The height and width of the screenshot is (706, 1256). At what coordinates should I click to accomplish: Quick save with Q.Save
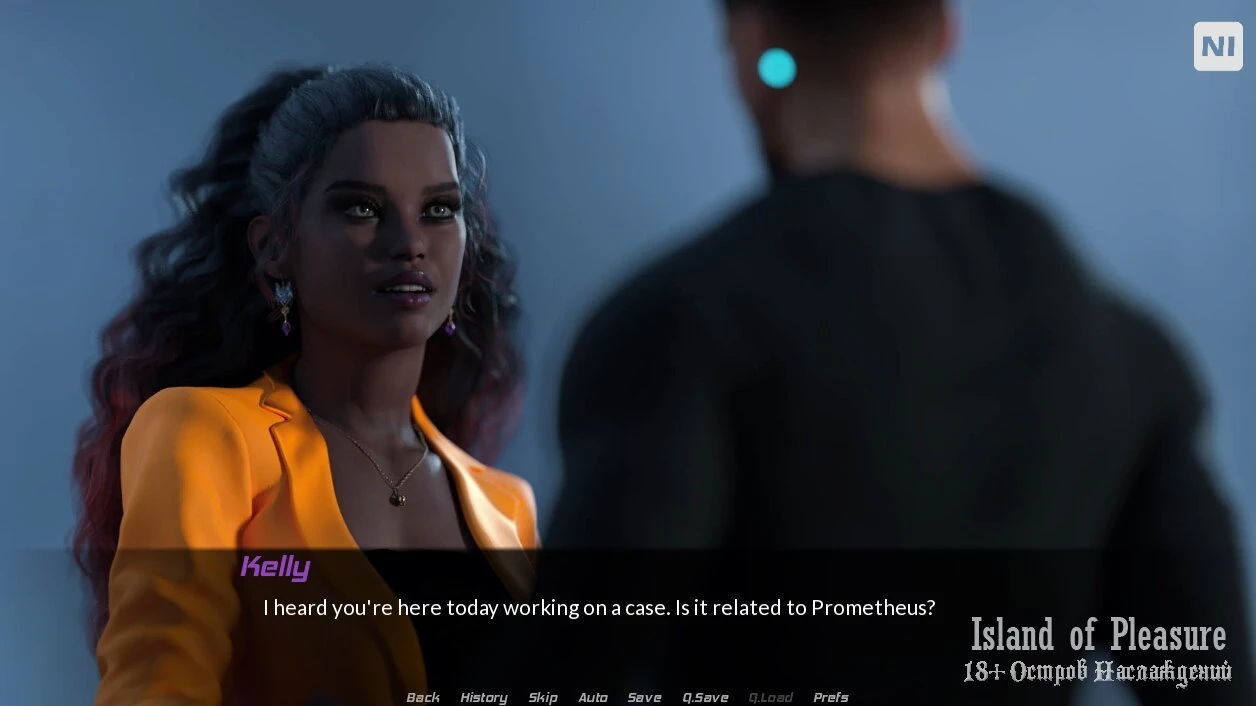point(705,697)
